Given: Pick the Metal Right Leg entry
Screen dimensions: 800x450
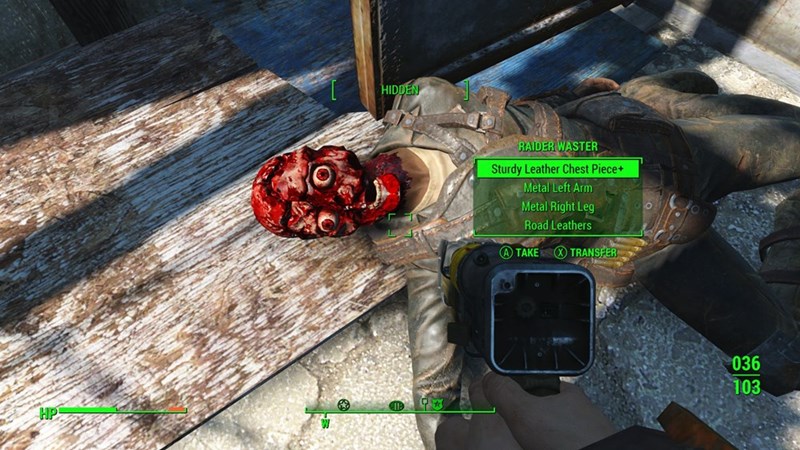Looking at the screenshot, I should [x=557, y=206].
